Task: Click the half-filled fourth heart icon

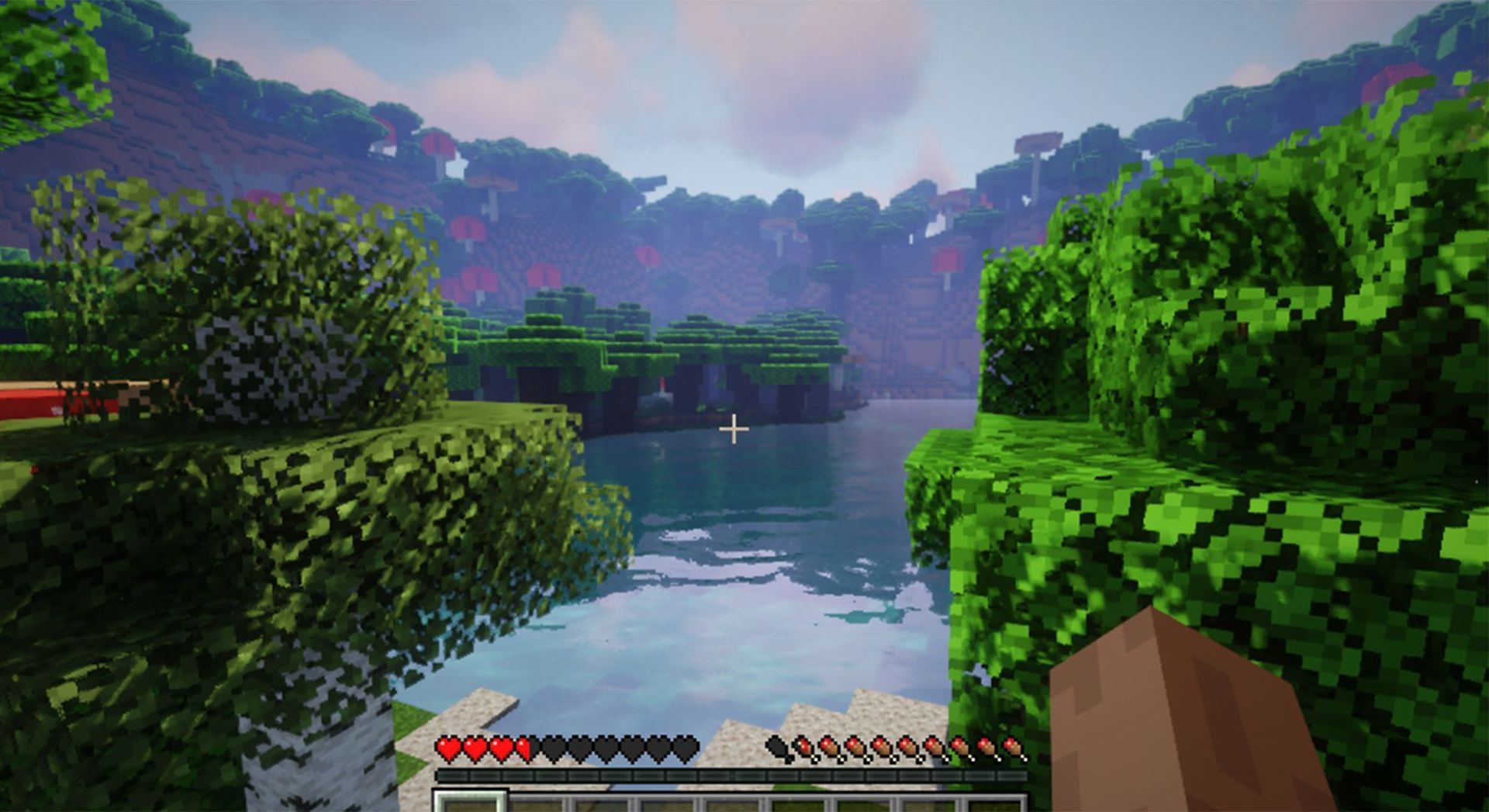Action: (473, 750)
